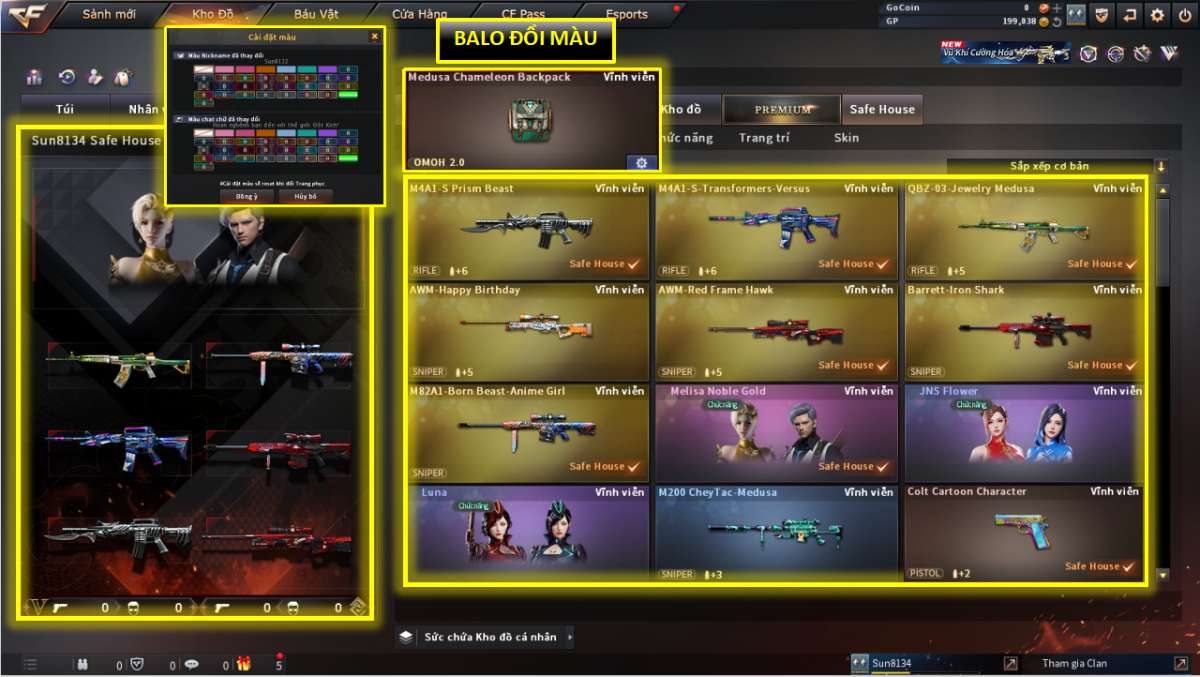Open the PREMIUM inventory tab
This screenshot has height=677, width=1200.
click(x=783, y=109)
